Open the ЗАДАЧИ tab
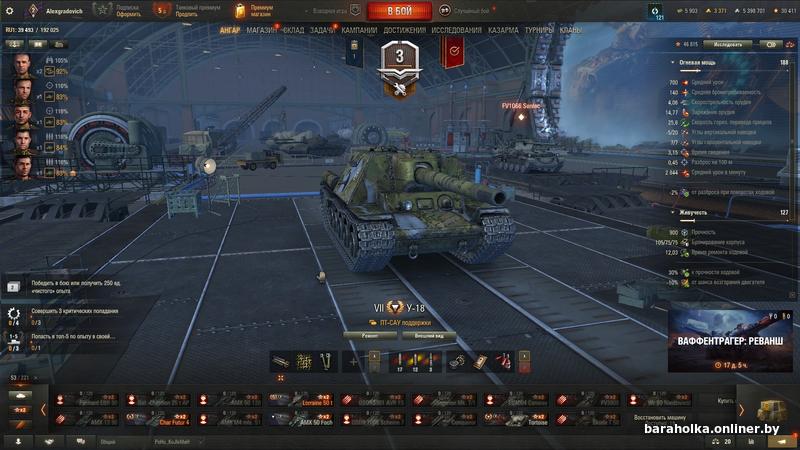The width and height of the screenshot is (800, 450). point(323,31)
